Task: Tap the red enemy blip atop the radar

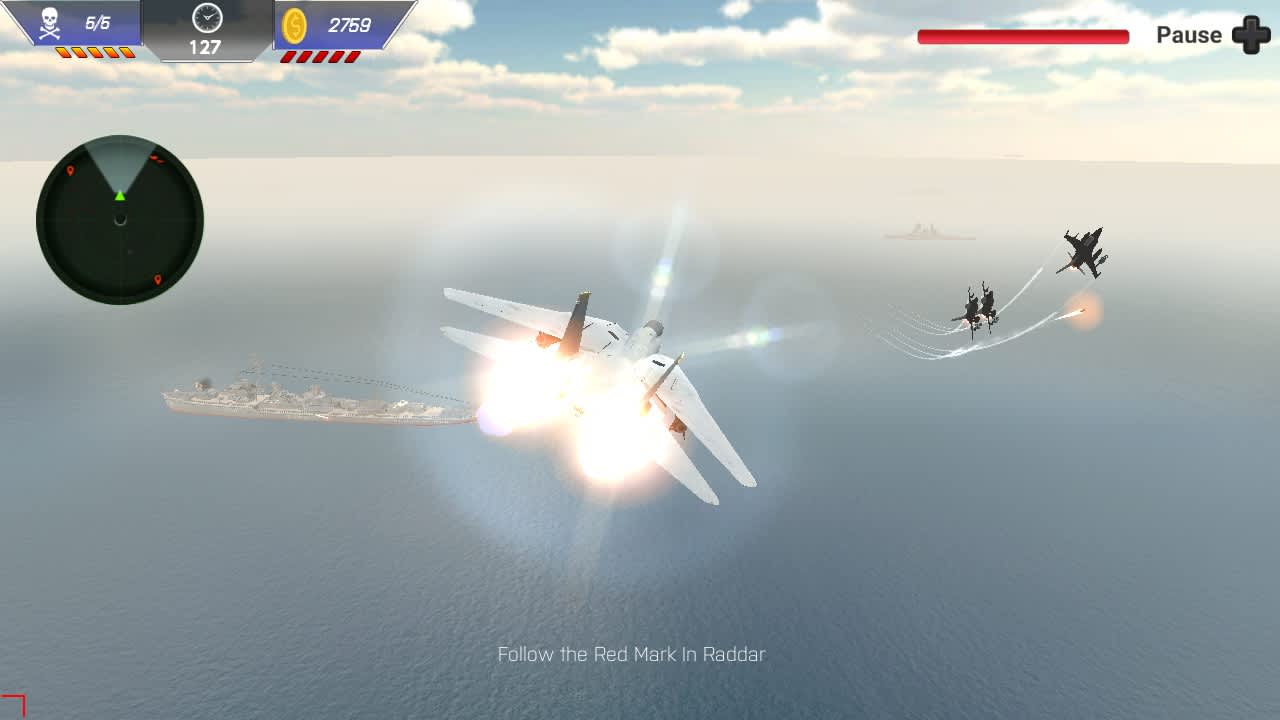Action: [x=158, y=158]
